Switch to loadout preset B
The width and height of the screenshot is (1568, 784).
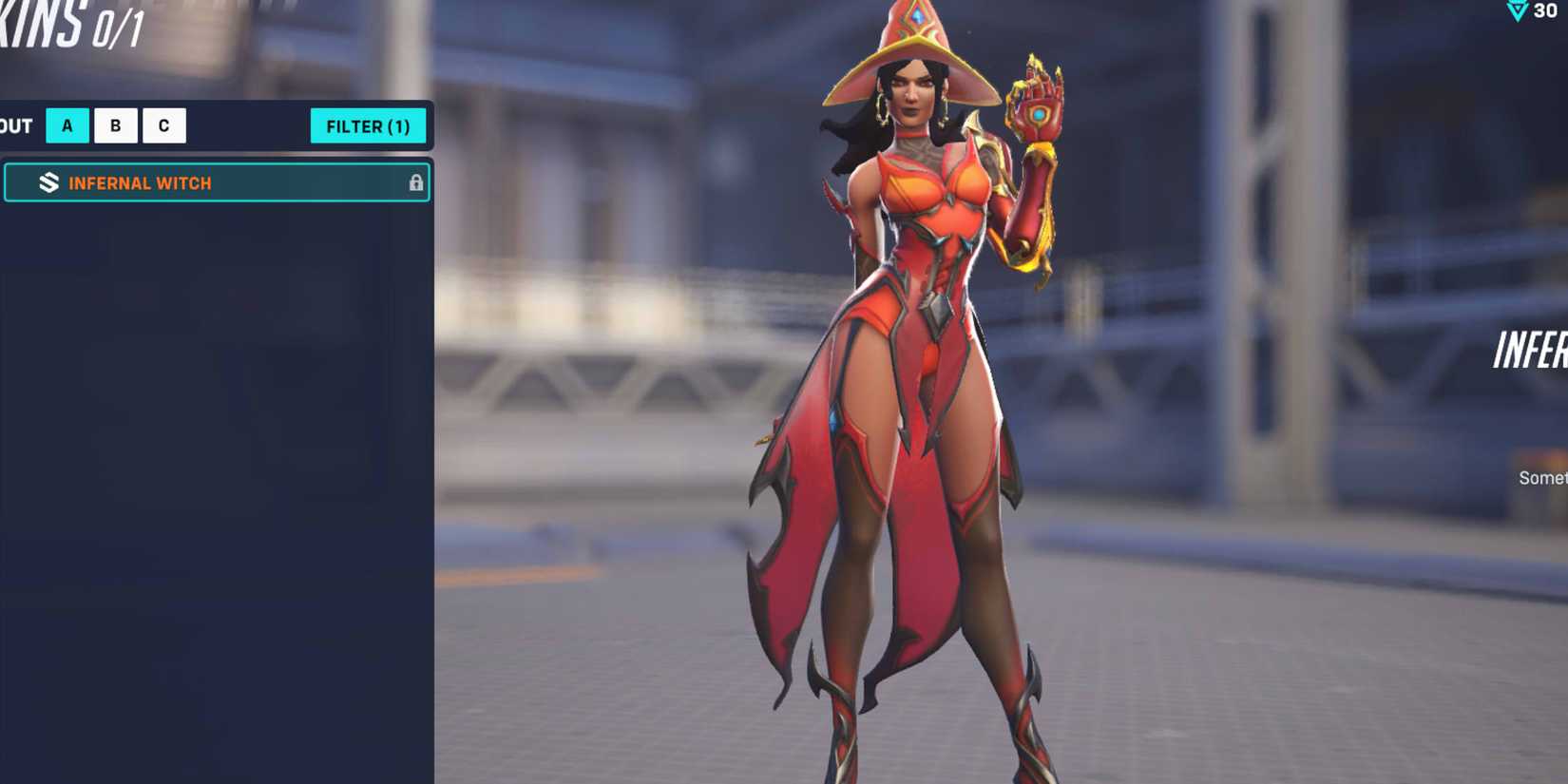(x=115, y=124)
